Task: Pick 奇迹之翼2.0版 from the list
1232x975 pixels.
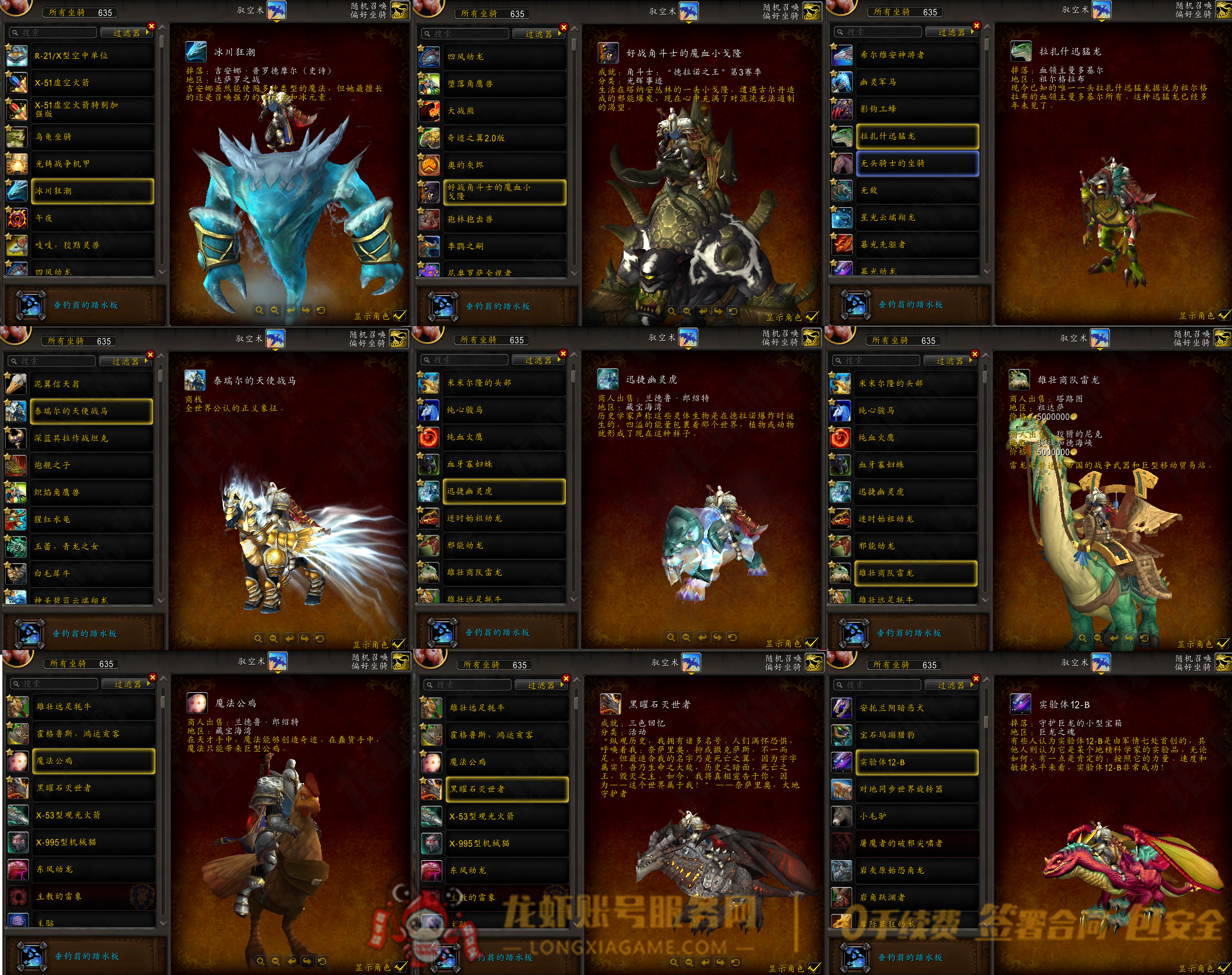Action: [505, 138]
